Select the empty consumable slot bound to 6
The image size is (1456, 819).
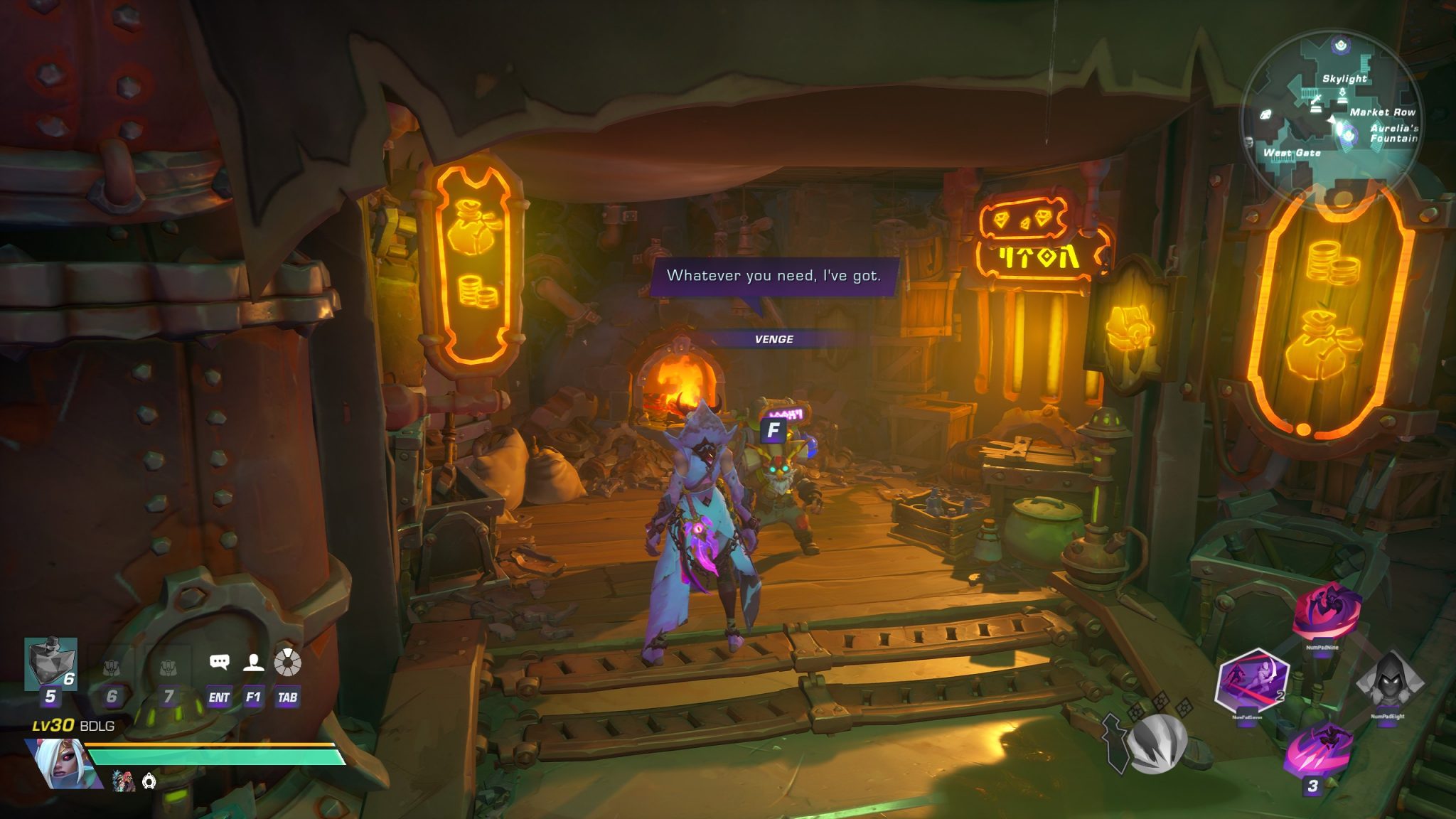[112, 668]
